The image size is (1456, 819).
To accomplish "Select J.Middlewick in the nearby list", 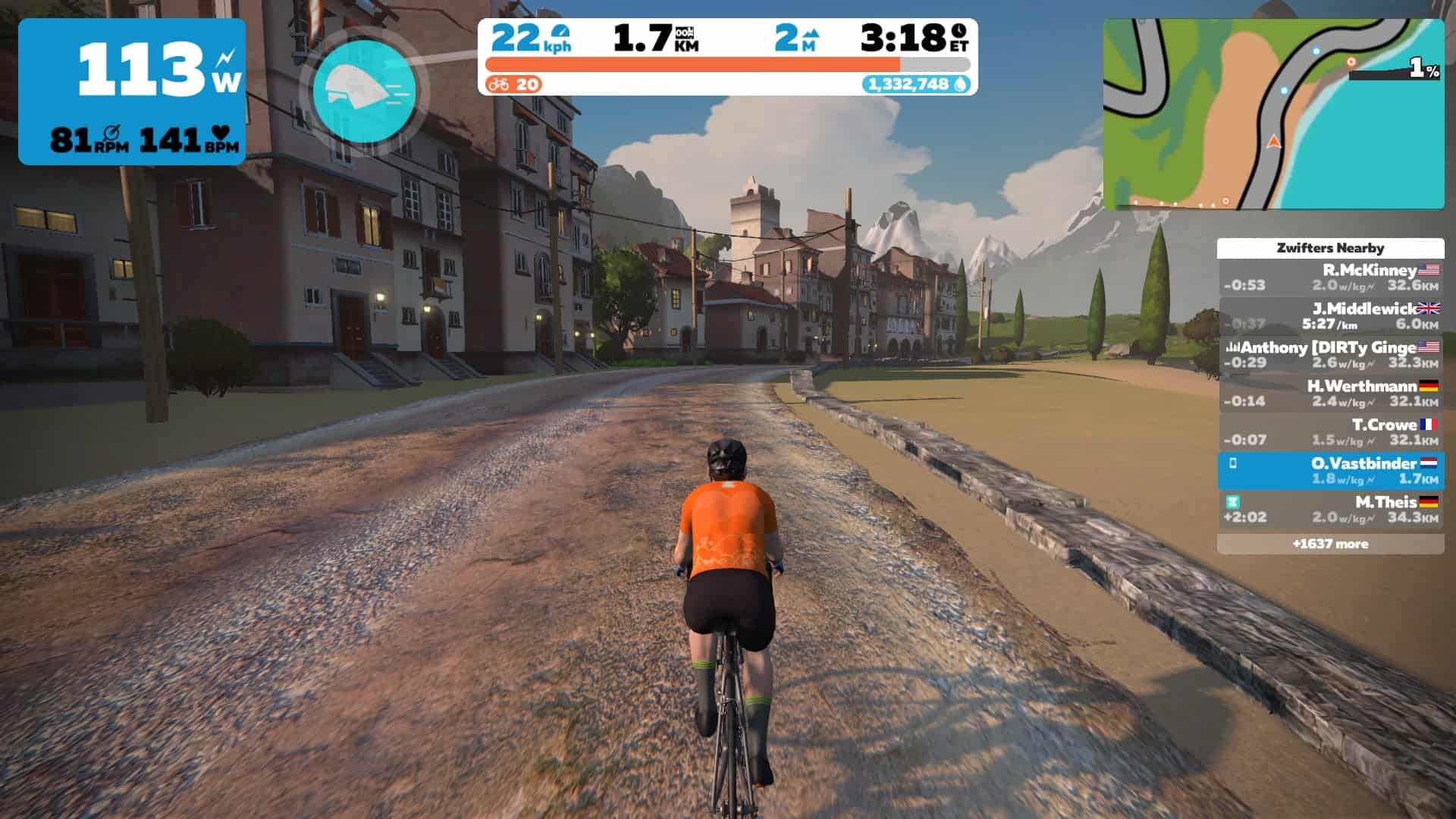I will click(1331, 316).
